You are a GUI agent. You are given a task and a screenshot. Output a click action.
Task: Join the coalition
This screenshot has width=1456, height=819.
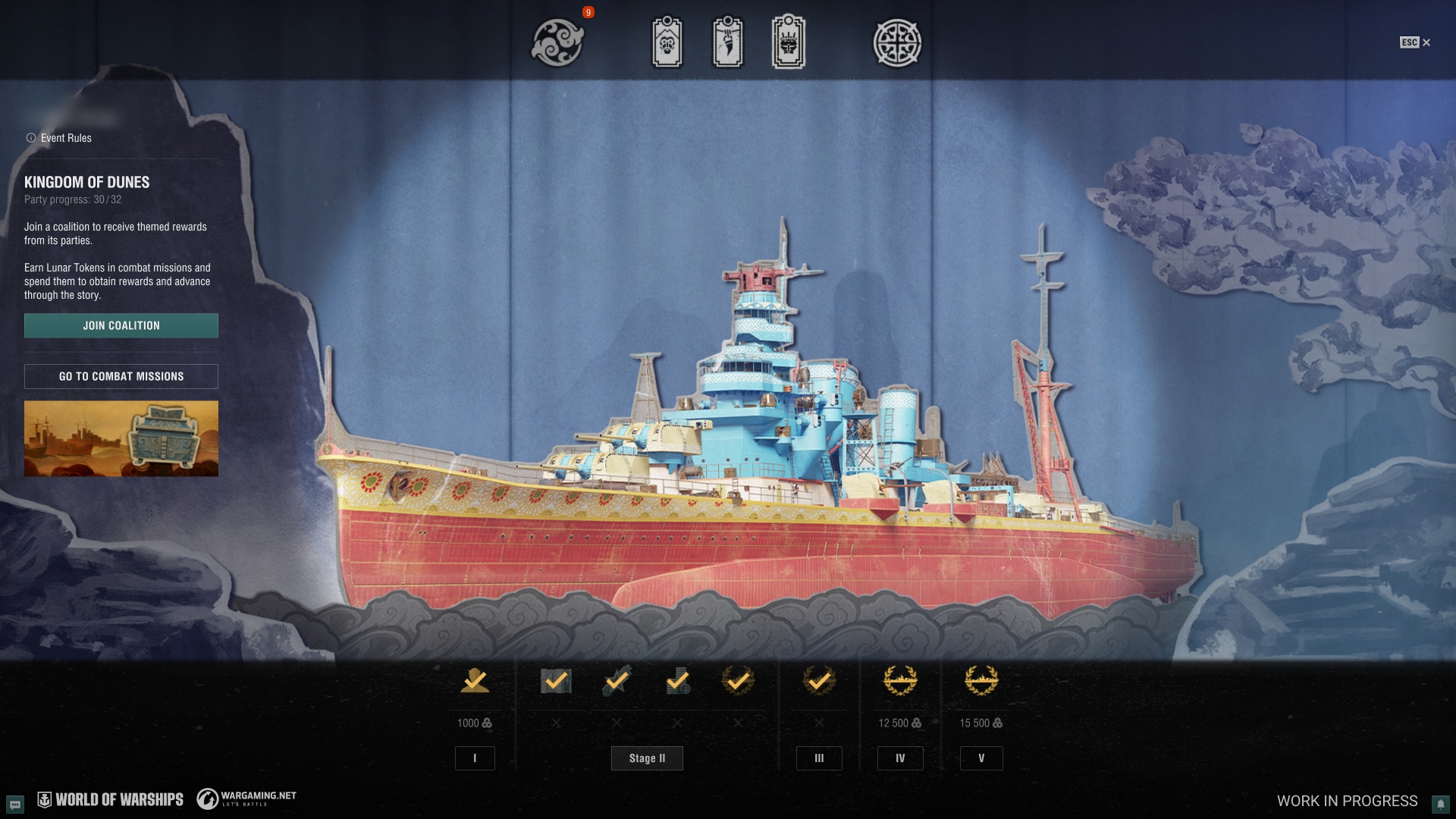(121, 325)
